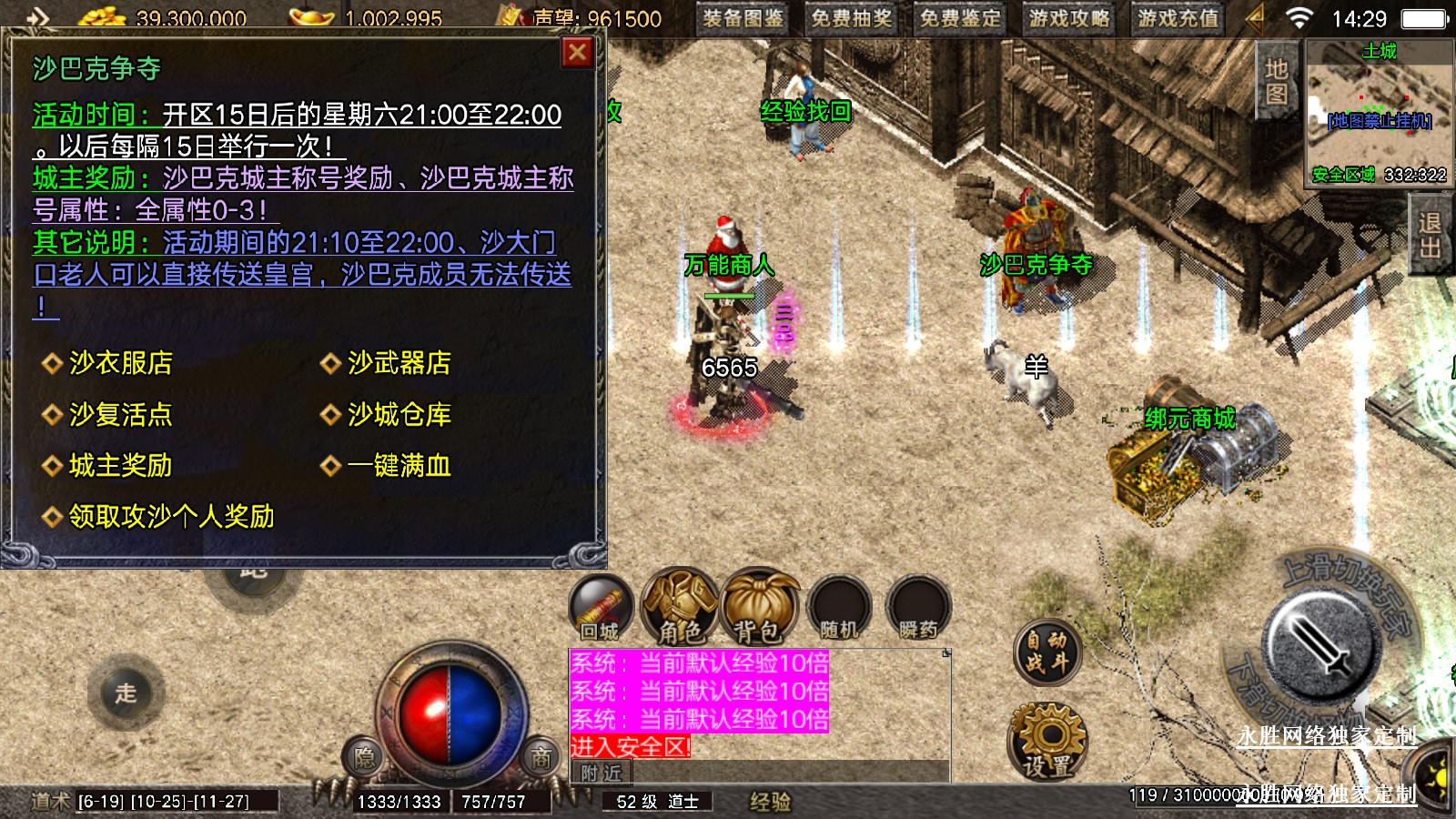Click the 退出 exit button
This screenshot has height=819, width=1456.
[1430, 235]
